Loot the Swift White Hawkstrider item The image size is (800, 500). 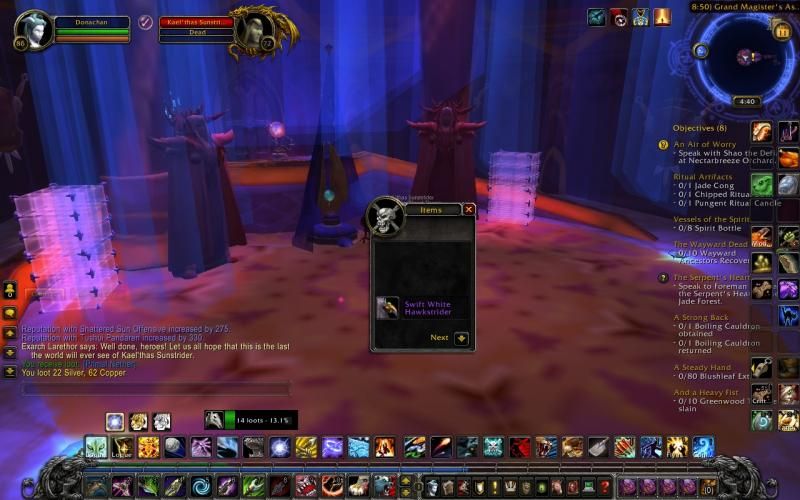click(x=388, y=307)
